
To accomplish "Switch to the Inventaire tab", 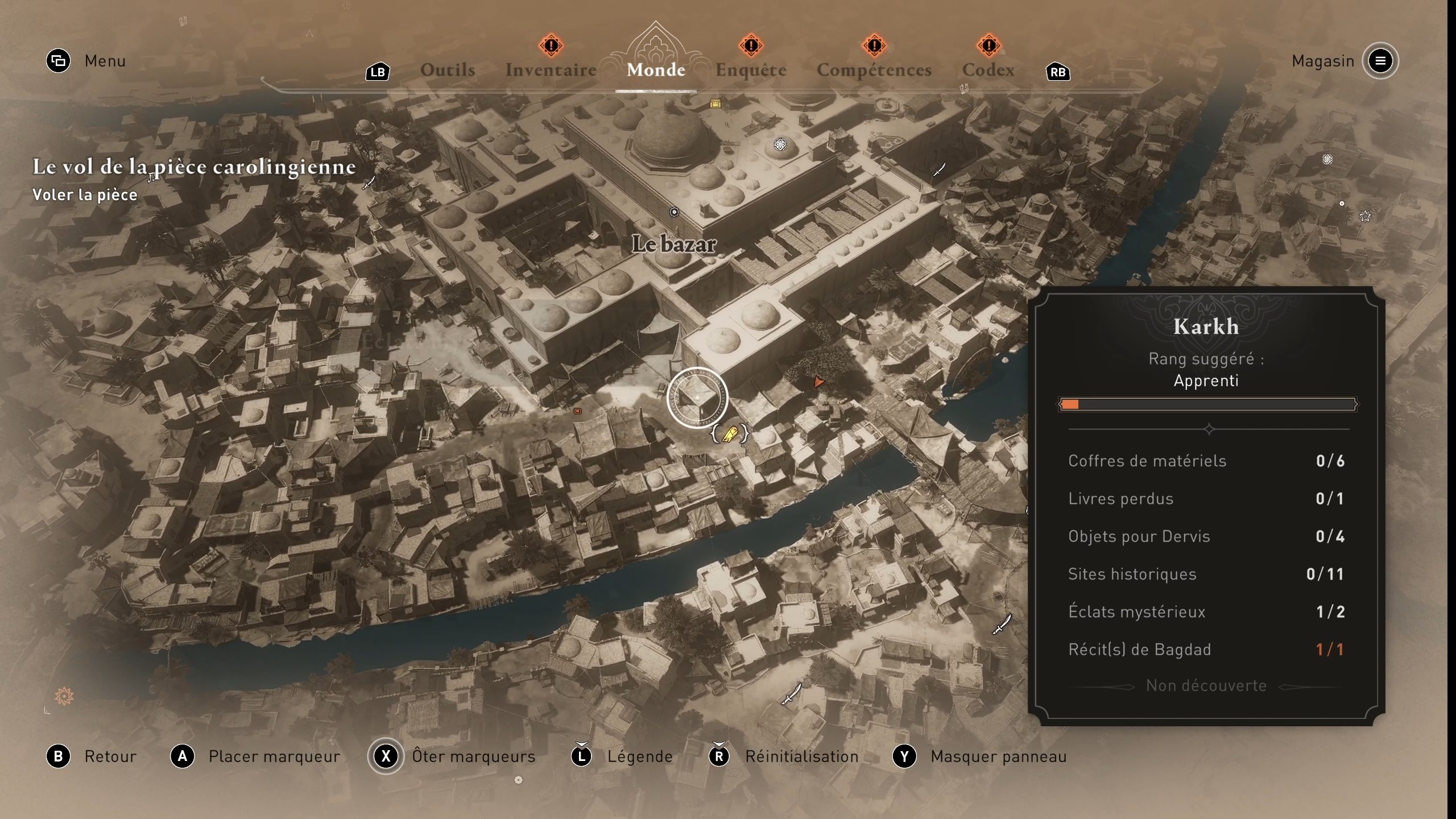I will point(551,70).
